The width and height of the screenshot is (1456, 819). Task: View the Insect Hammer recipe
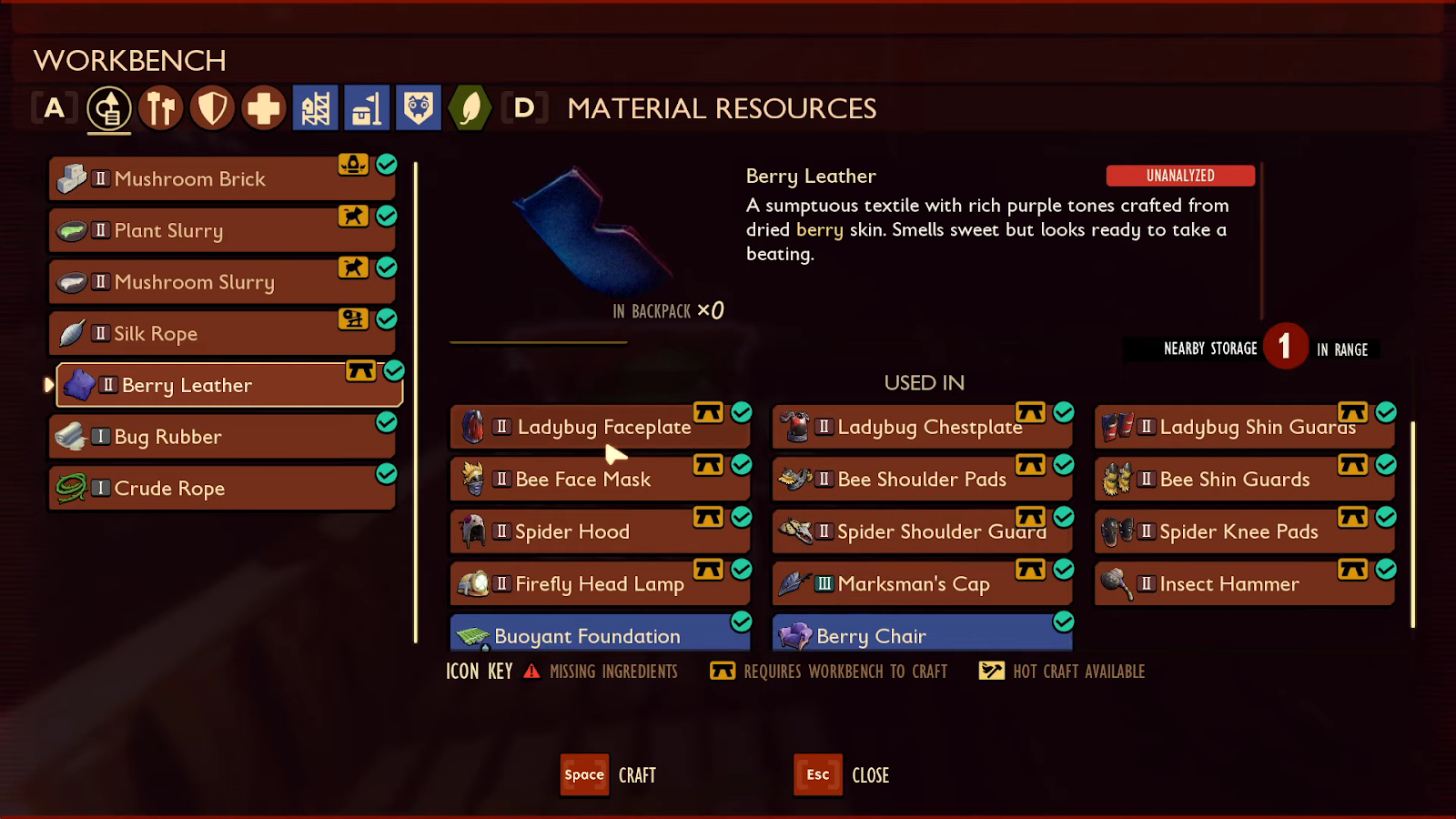coord(1243,584)
